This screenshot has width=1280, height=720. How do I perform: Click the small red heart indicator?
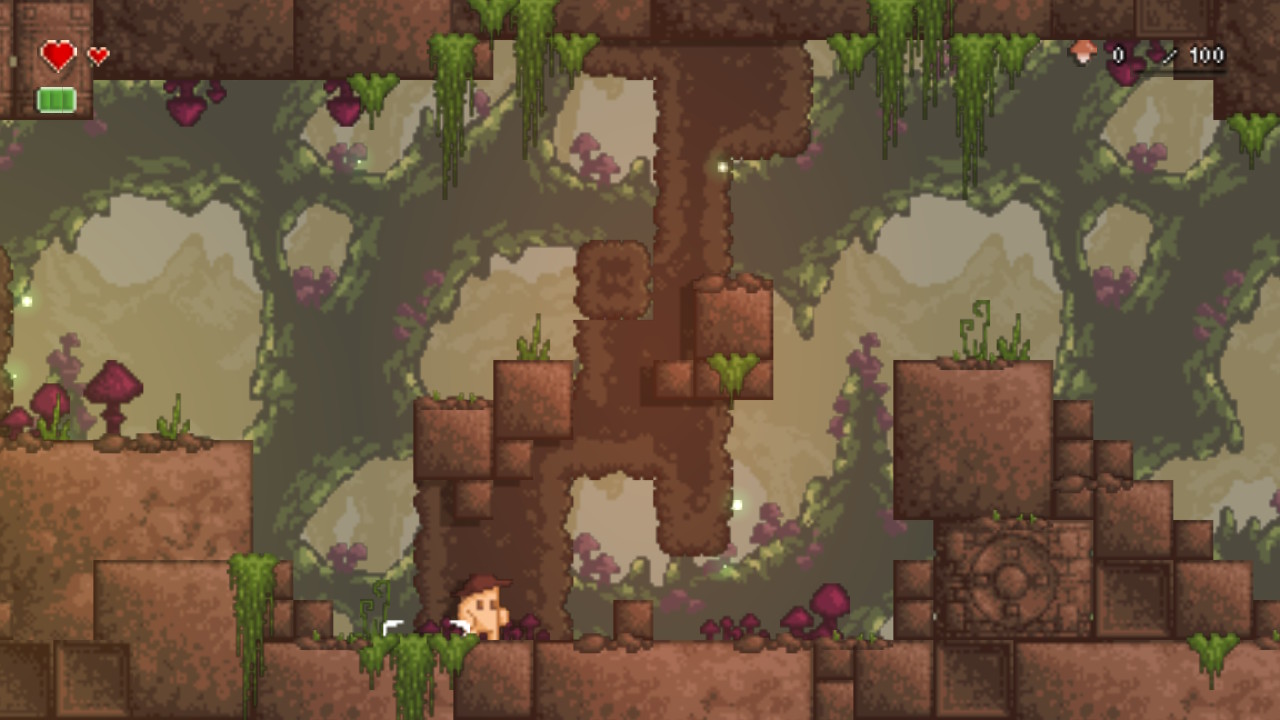click(96, 54)
